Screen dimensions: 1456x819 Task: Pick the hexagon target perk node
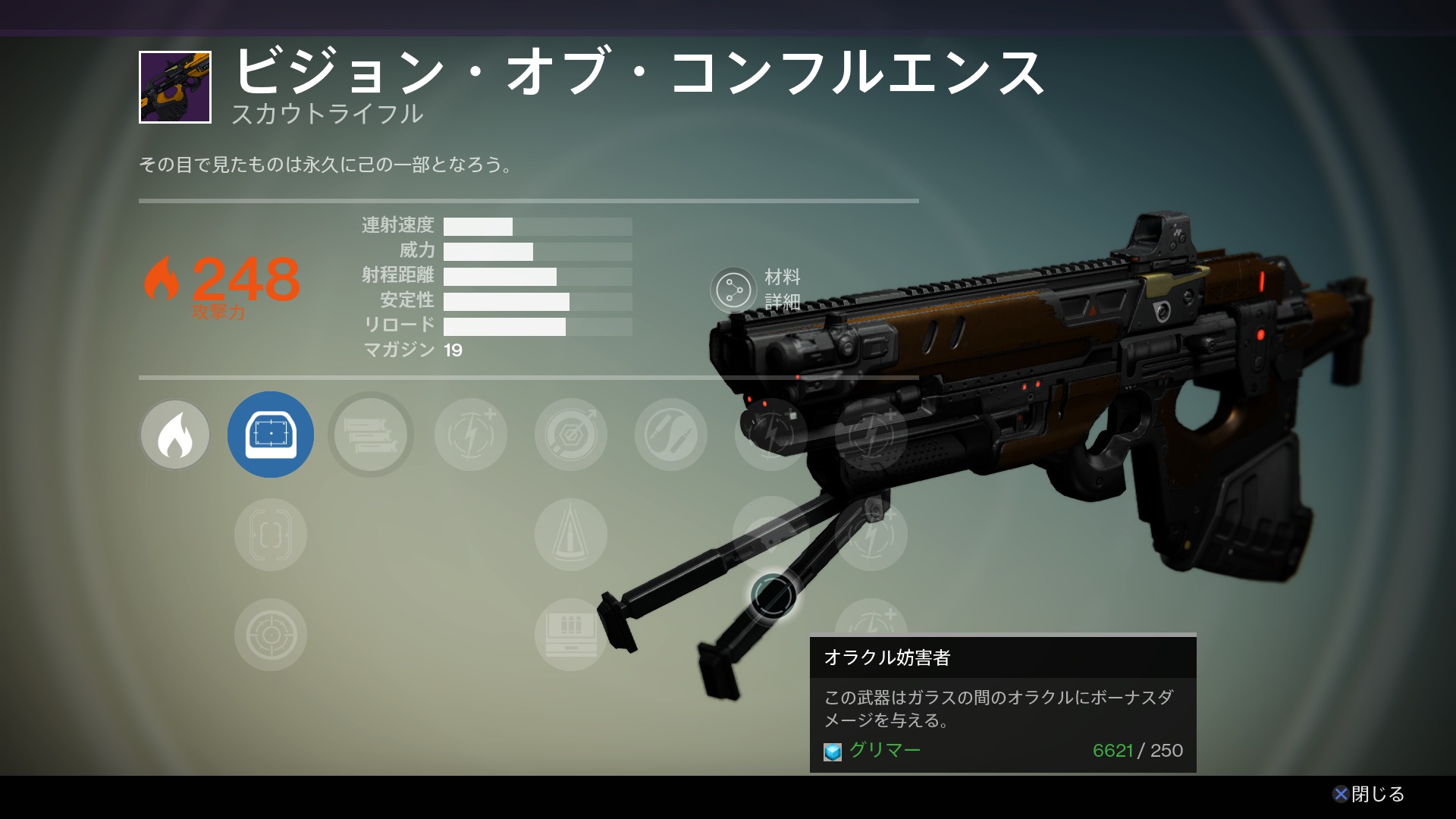pos(571,435)
